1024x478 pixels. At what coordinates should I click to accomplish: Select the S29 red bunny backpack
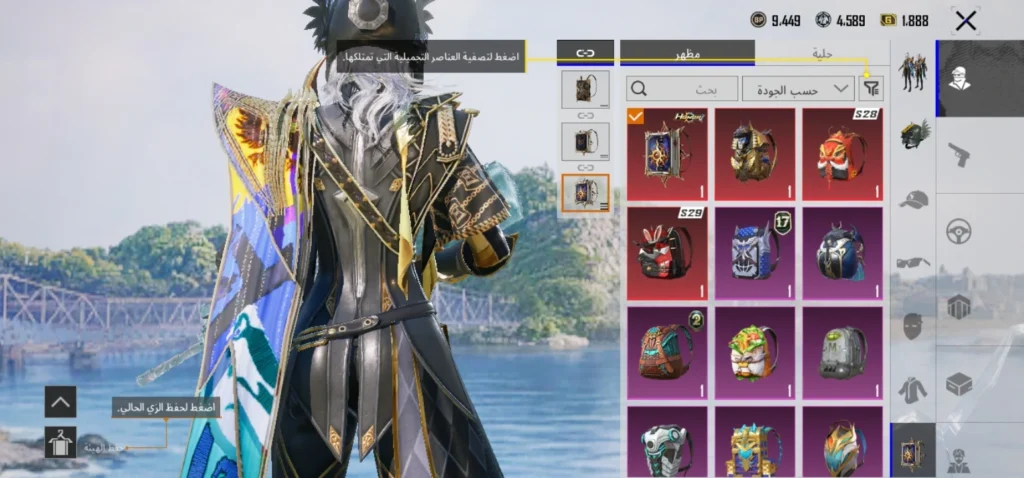pos(666,253)
